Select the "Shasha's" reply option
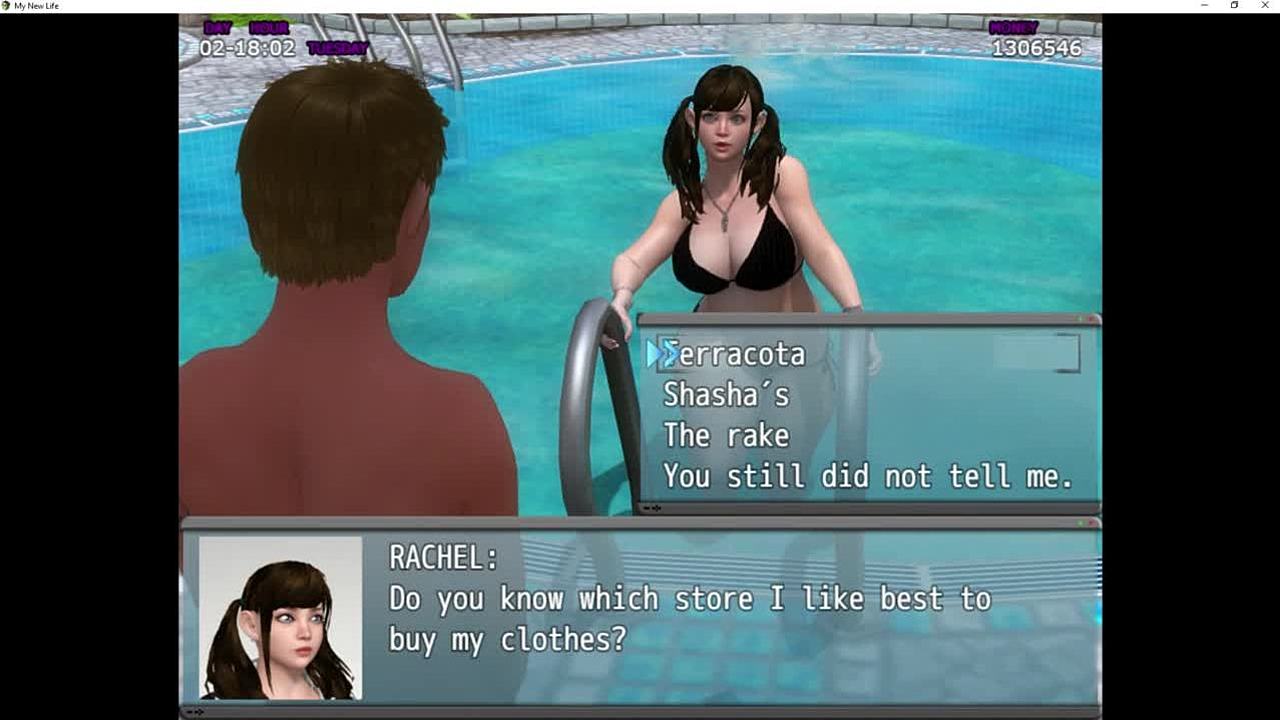 click(x=726, y=395)
